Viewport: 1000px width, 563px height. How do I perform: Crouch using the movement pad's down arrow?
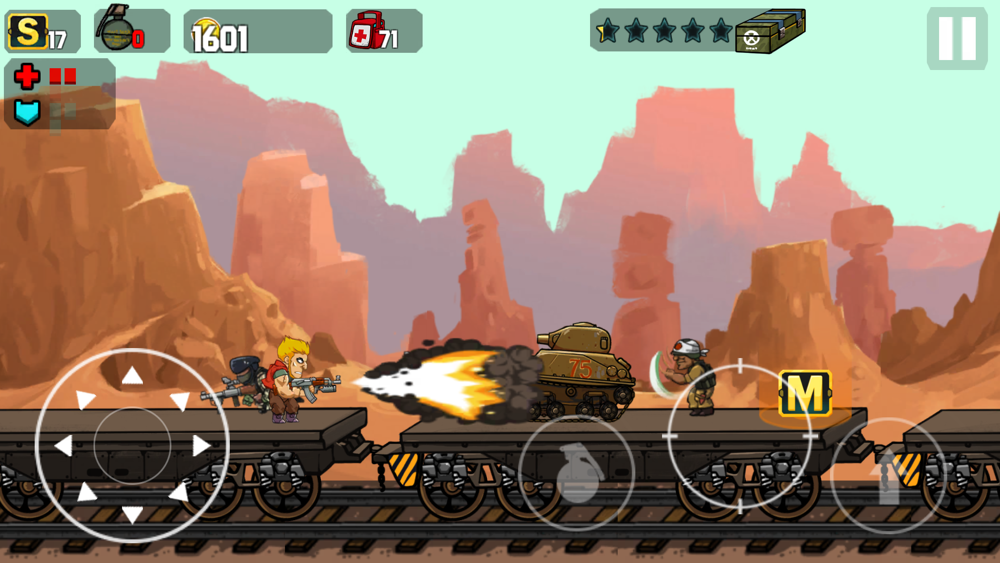coord(132,514)
